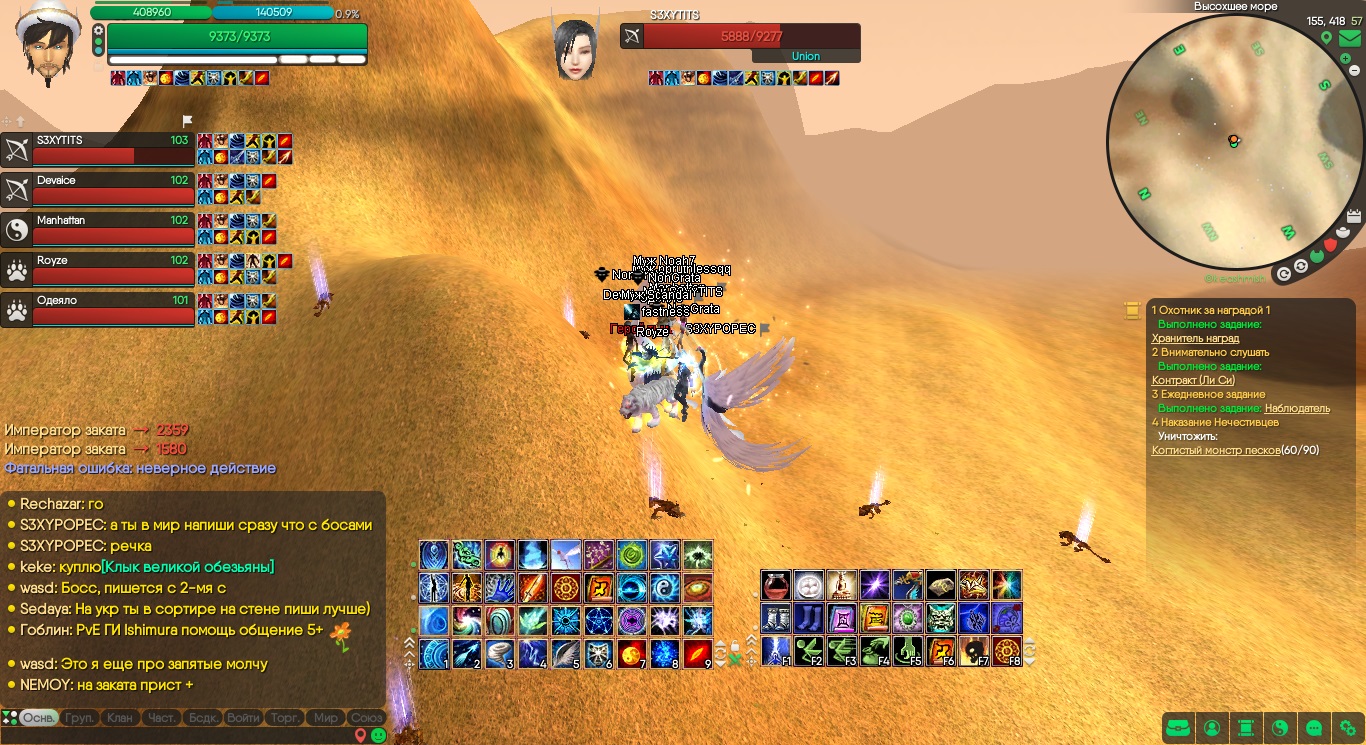Switch to the Мир chat tab
Viewport: 1366px width, 745px height.
pos(326,718)
